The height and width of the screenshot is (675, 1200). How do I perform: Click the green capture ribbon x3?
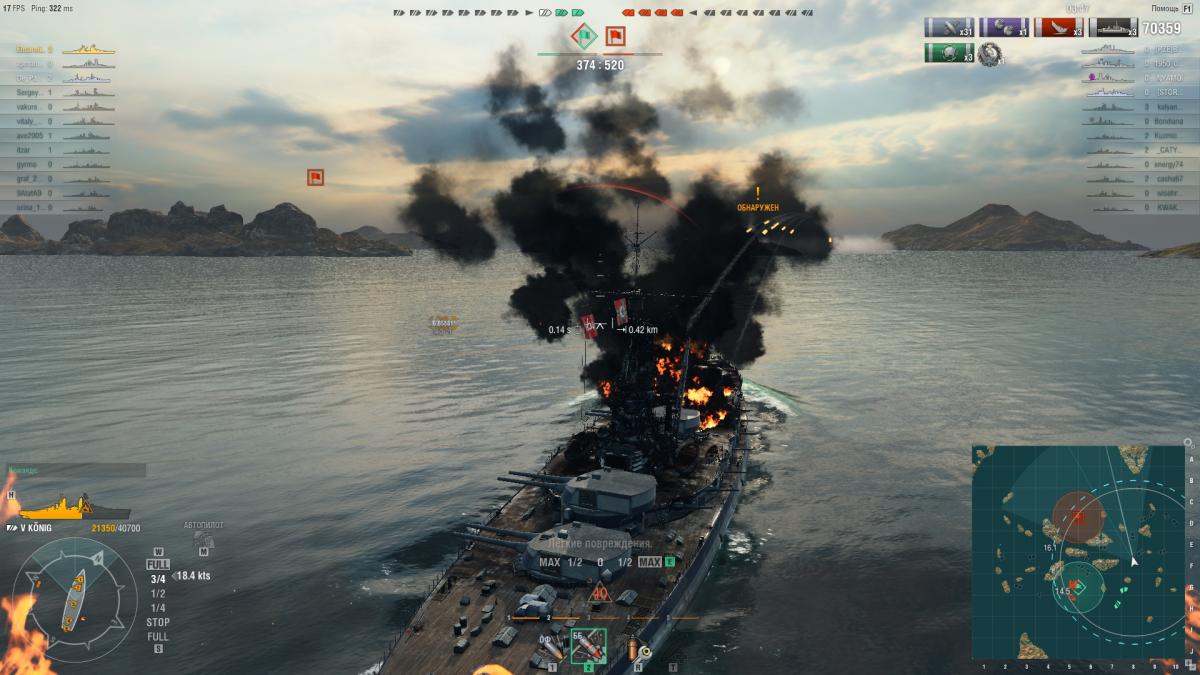tap(948, 53)
